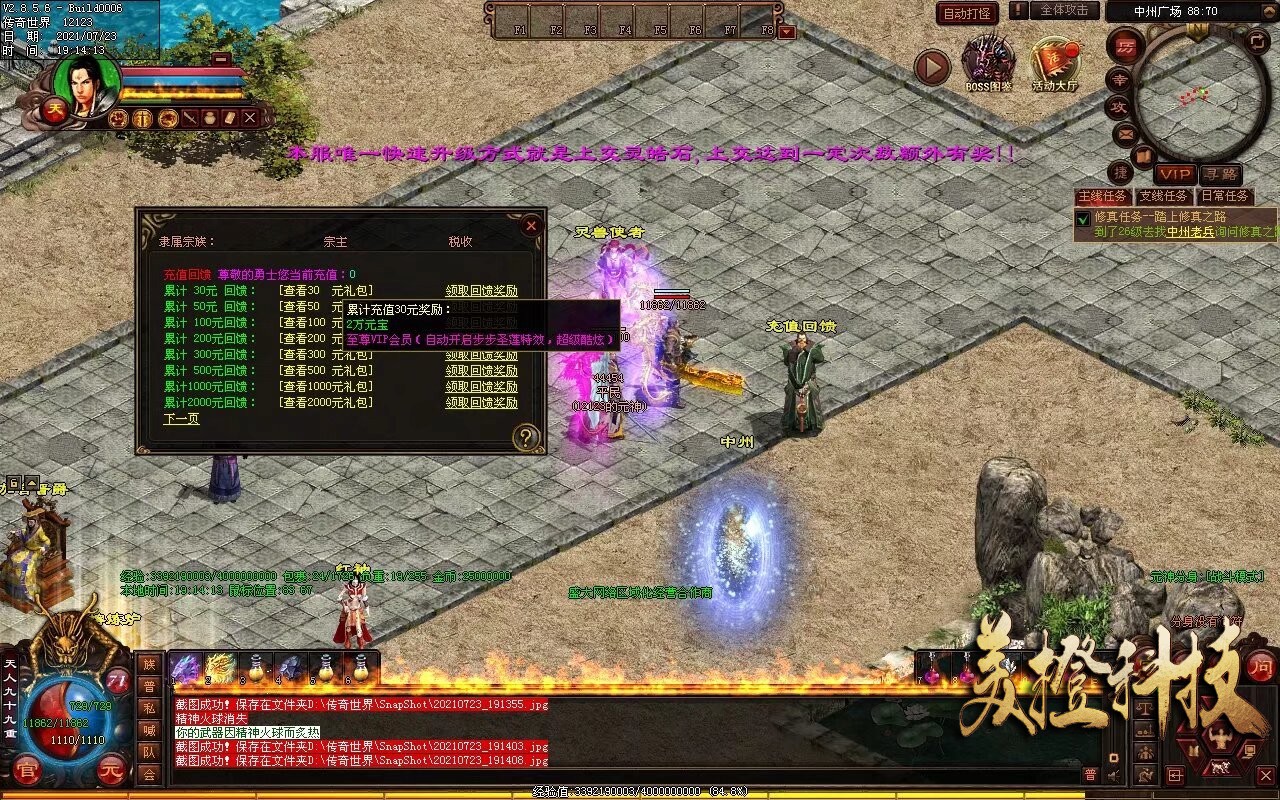Open the mail envelope icon in right sidebar
The image size is (1280, 800).
coord(1124,133)
